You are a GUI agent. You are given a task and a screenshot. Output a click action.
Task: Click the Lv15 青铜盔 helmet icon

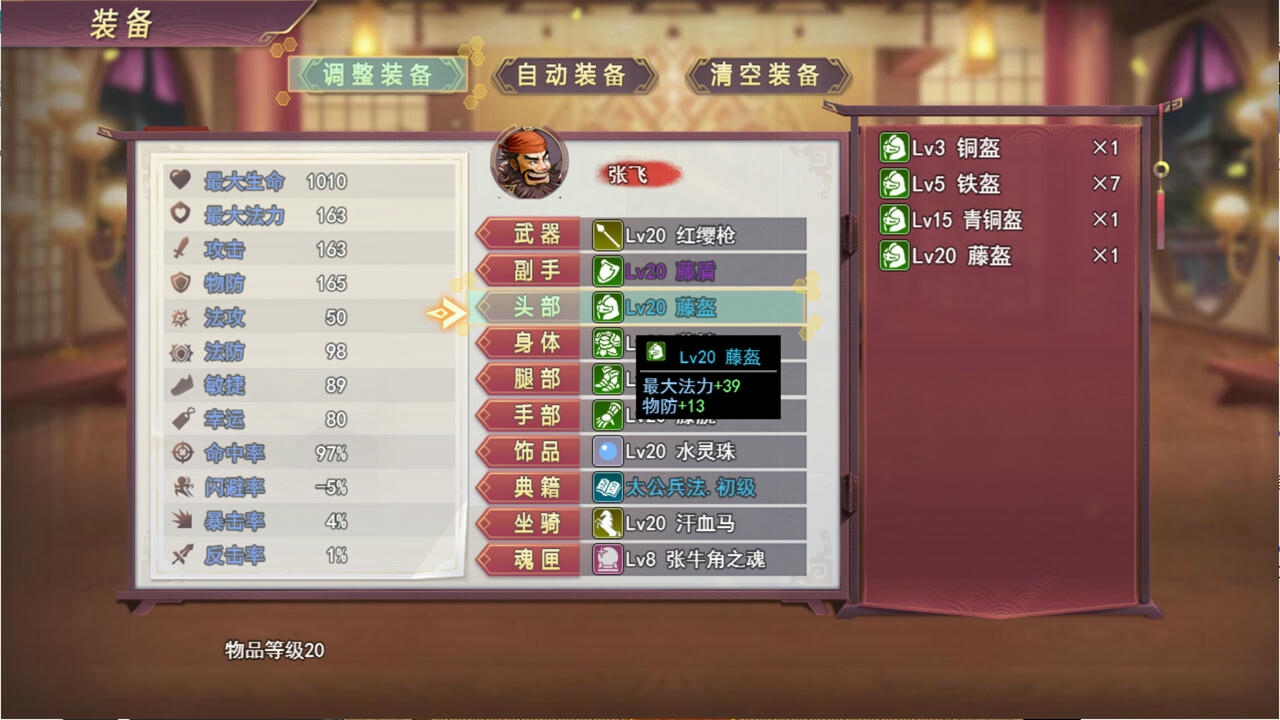(895, 220)
